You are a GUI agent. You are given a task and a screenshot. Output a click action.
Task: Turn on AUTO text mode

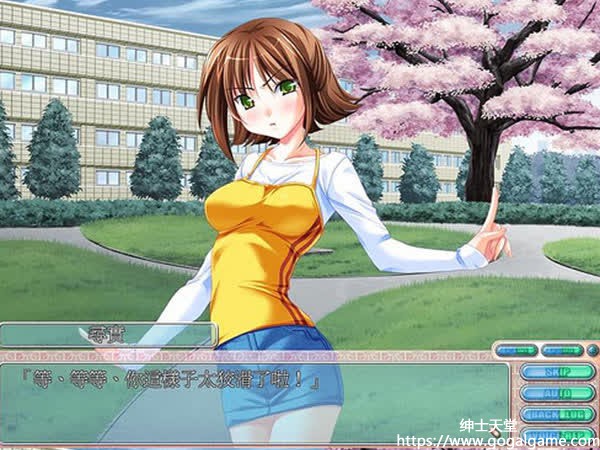[x=556, y=393]
